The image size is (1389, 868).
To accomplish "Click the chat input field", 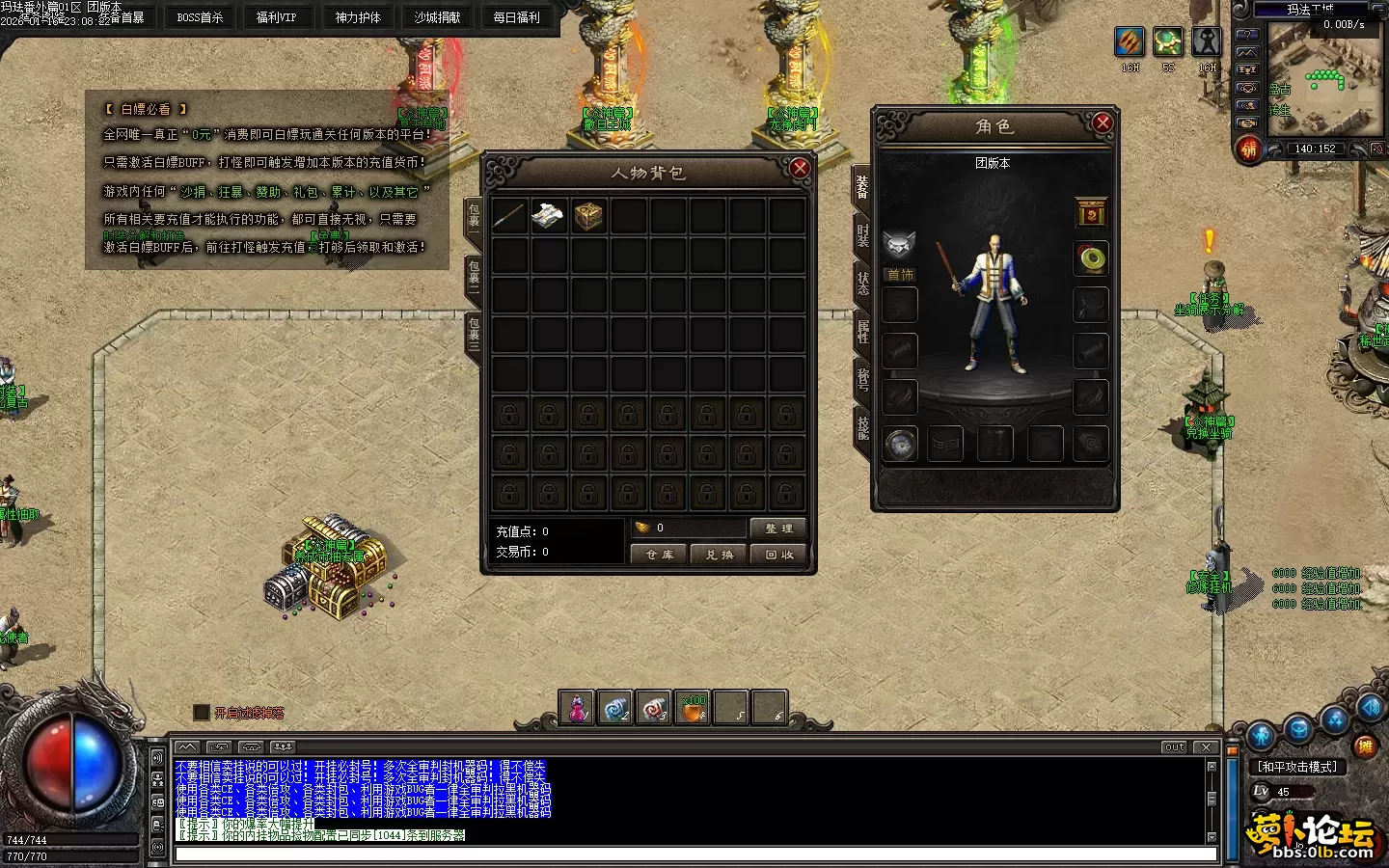I will (x=694, y=854).
